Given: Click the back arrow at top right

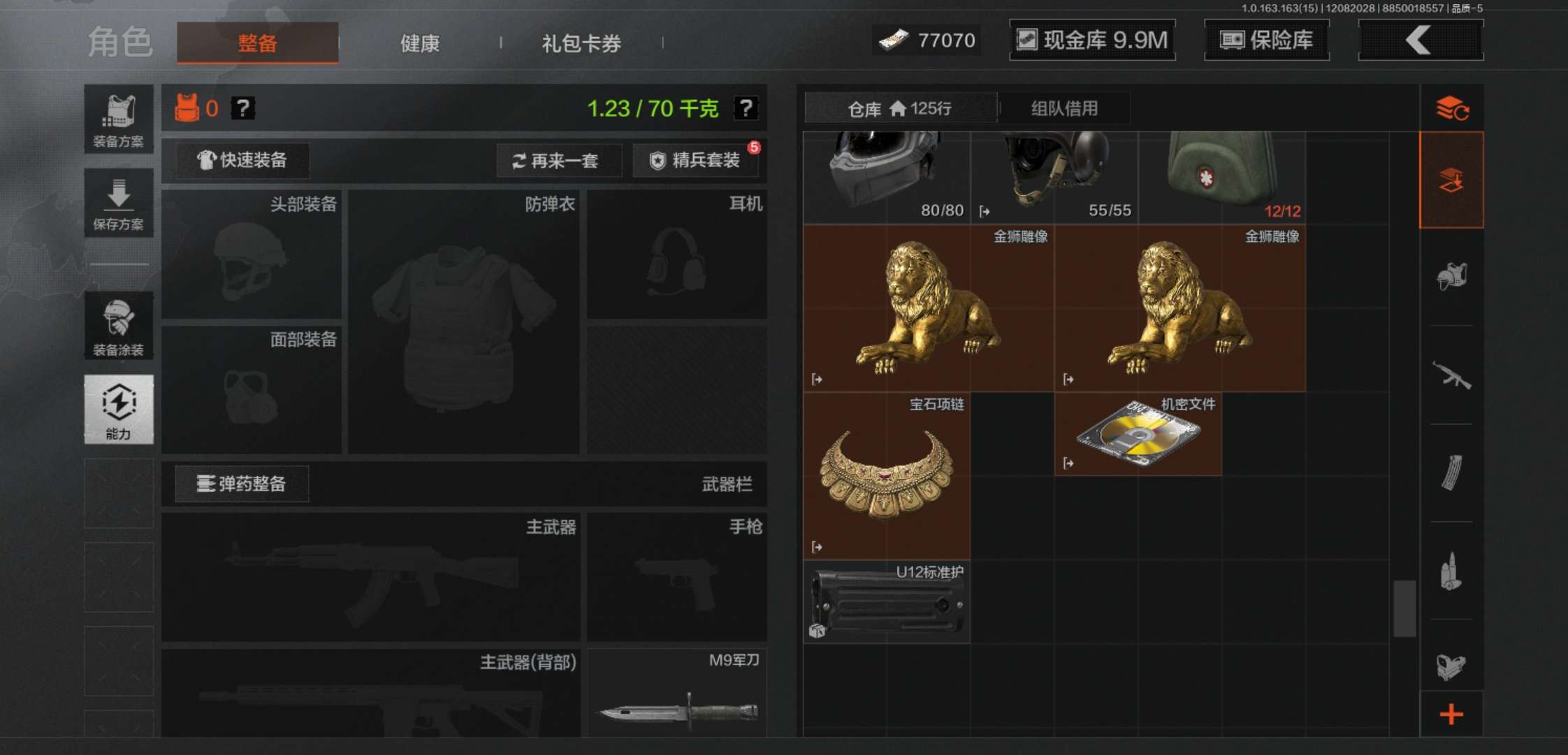Looking at the screenshot, I should coord(1418,40).
